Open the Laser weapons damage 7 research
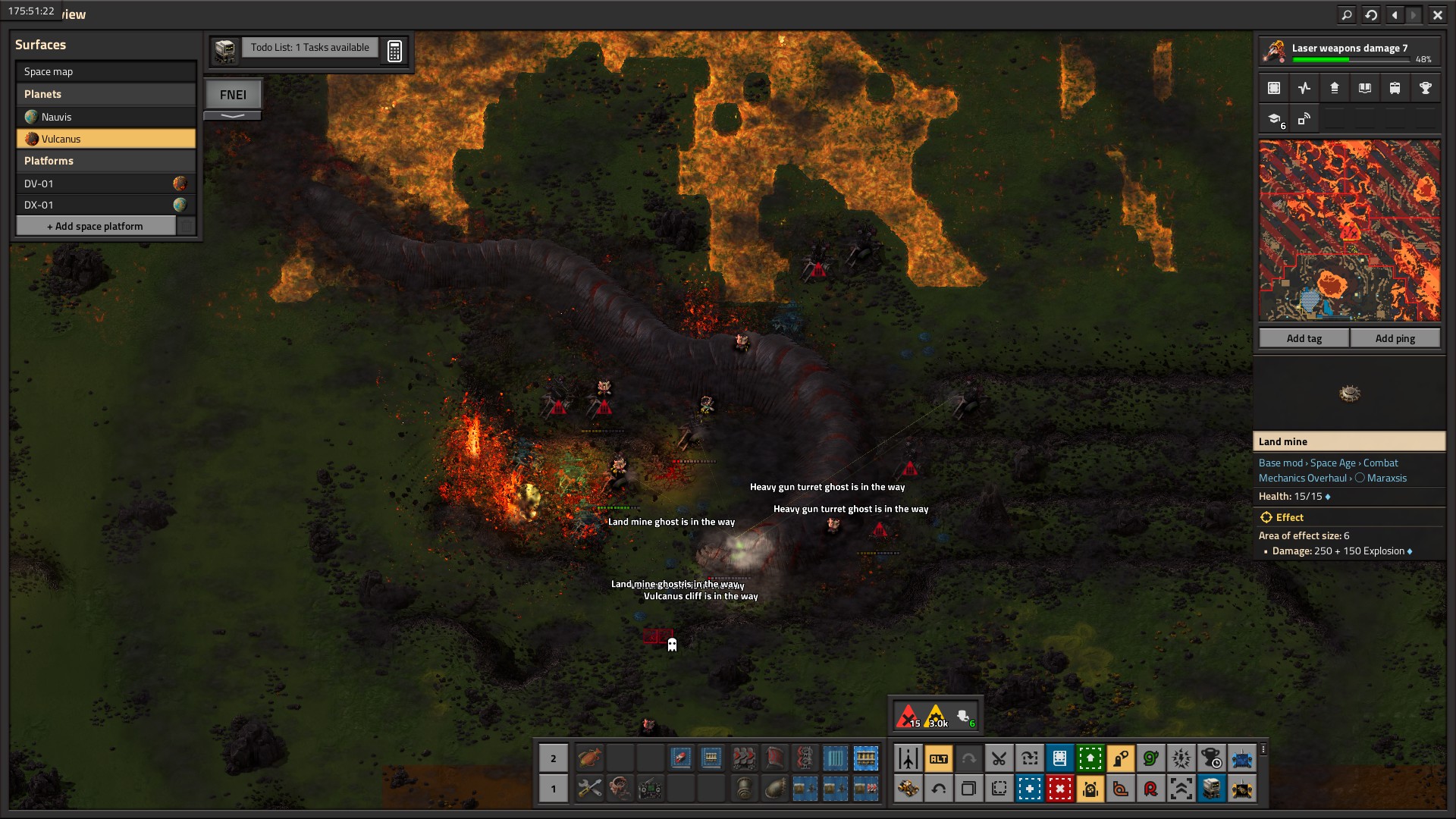The image size is (1456, 819). [1349, 51]
